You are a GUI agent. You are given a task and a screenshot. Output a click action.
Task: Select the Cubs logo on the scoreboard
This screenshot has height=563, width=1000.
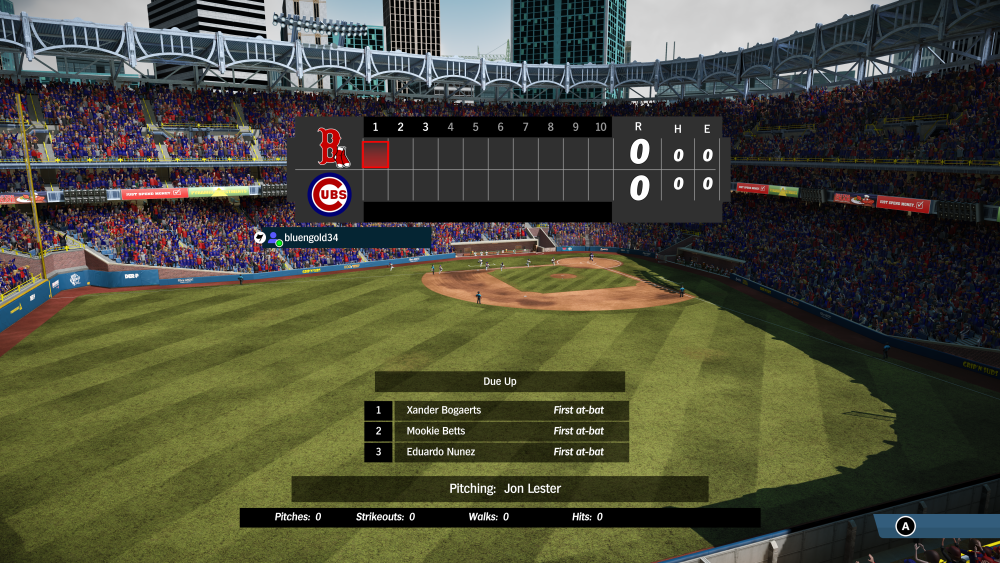point(330,193)
